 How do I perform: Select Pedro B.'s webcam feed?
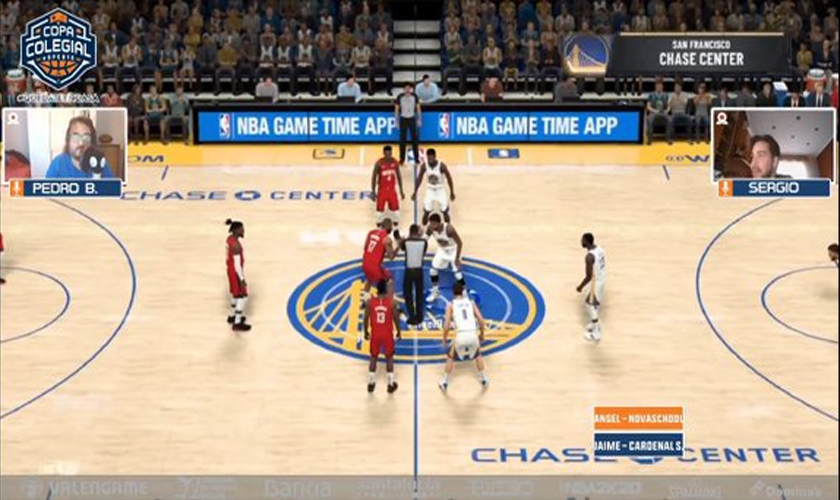point(65,143)
